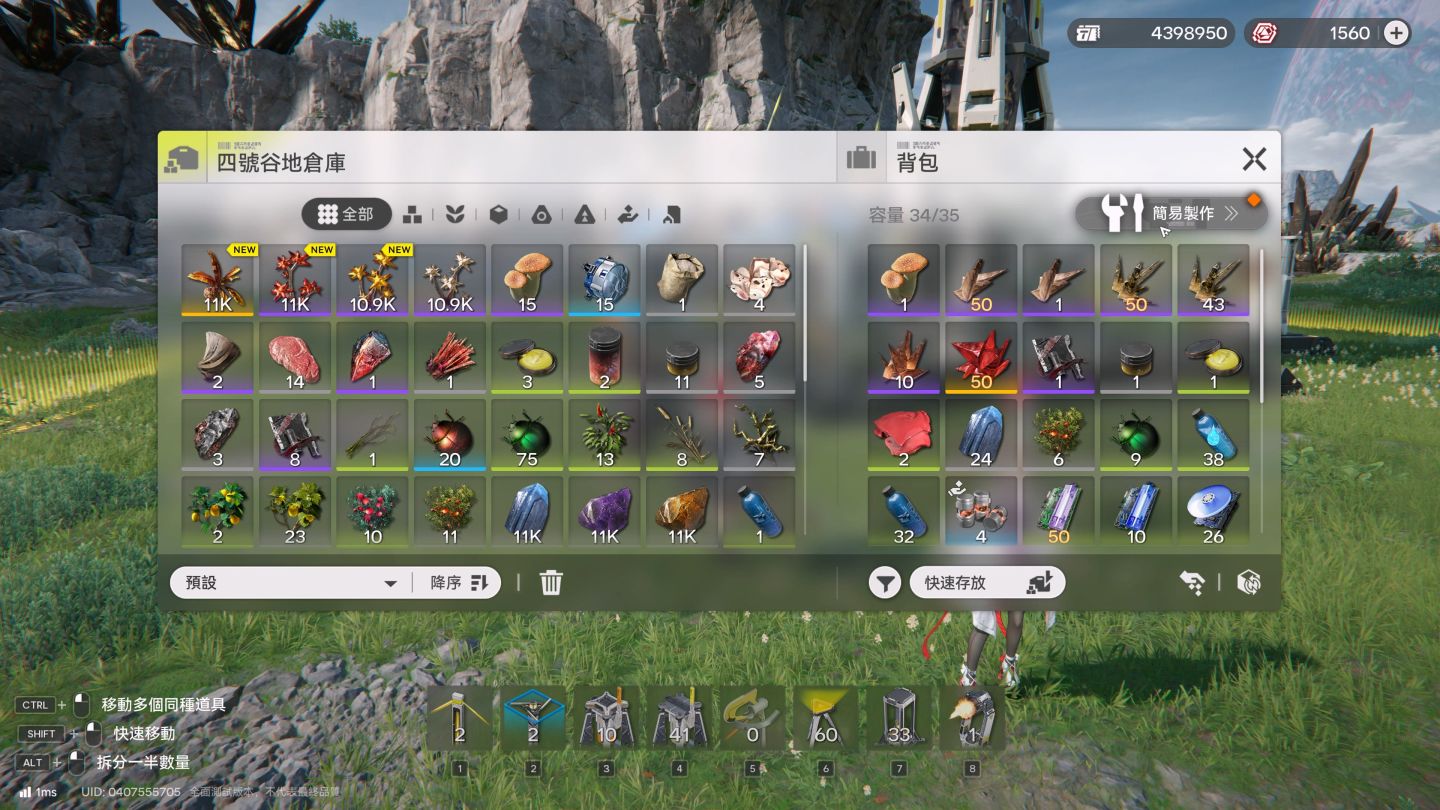1440x810 pixels.
Task: Choose the hotbar slot holding 41
Action: coord(680,718)
